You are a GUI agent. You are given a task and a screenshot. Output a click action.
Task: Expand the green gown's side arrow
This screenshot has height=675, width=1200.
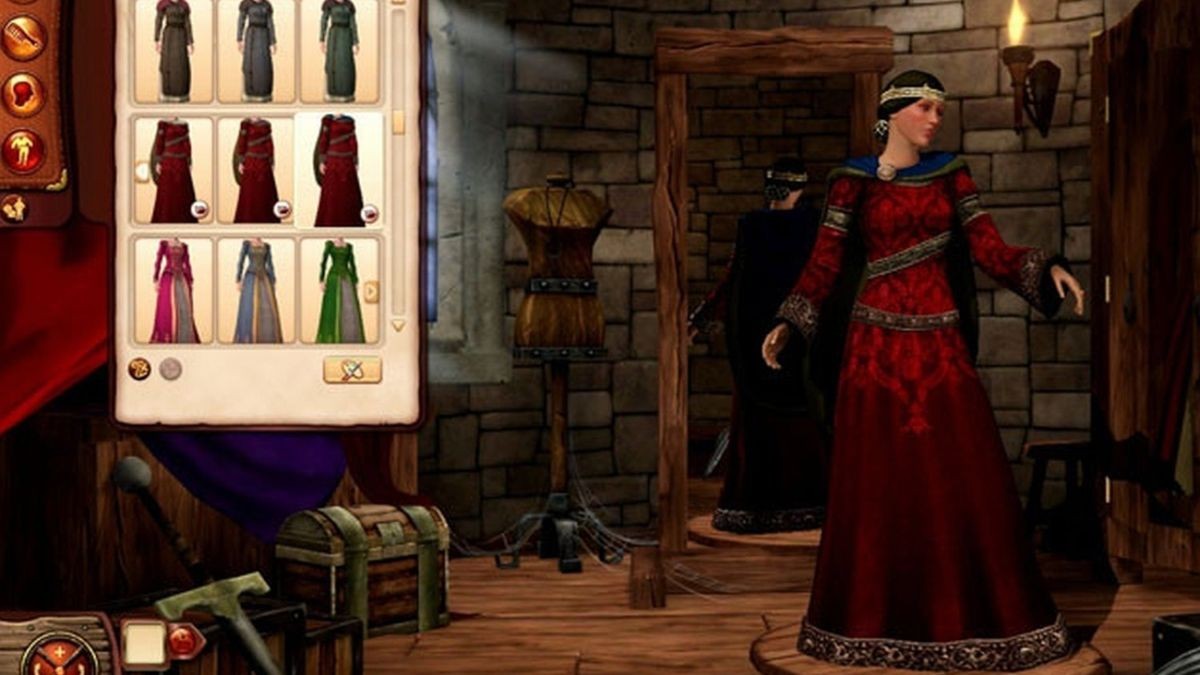371,291
